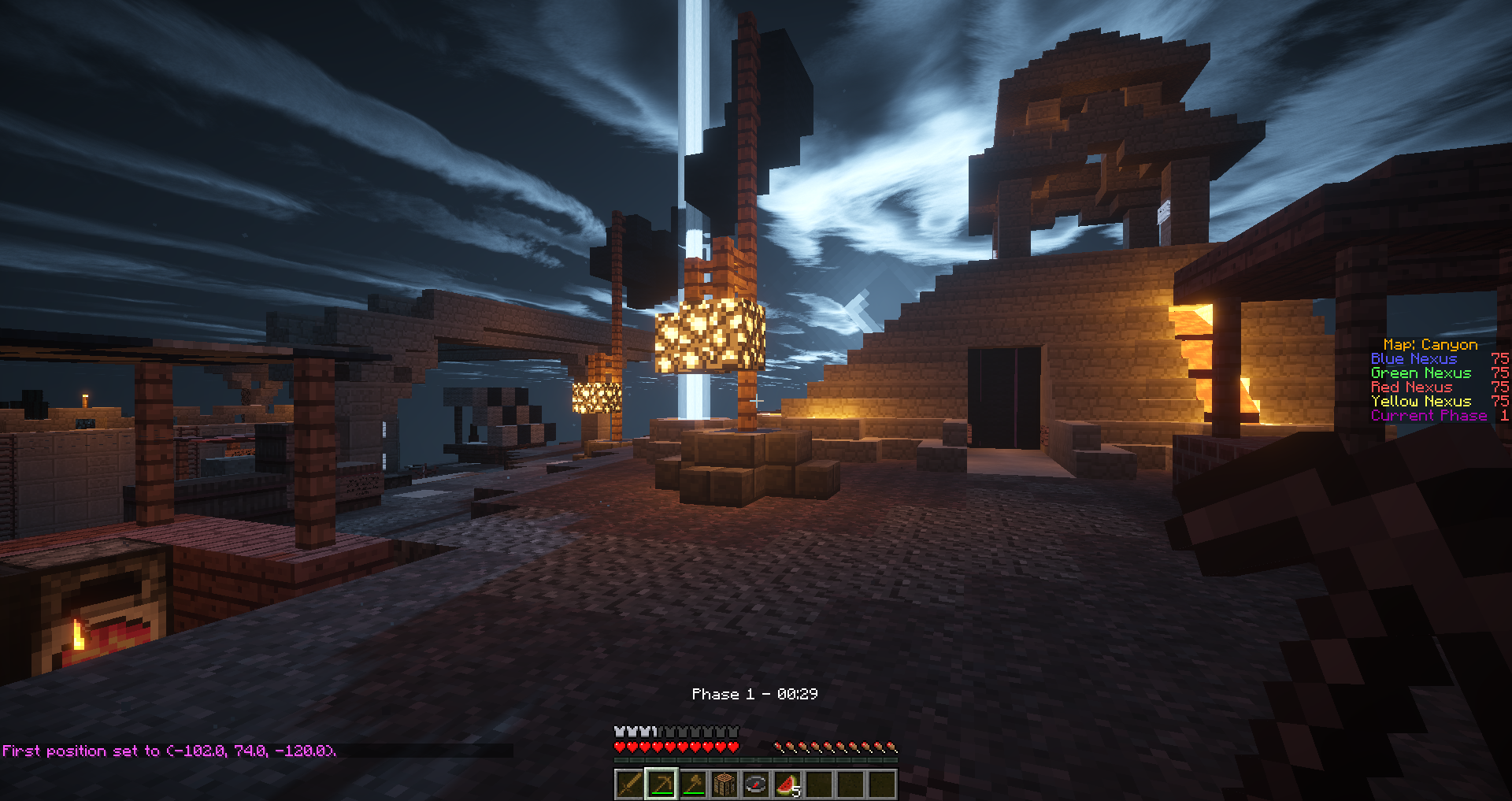Select the wooden pickaxe hotbar slot
Image resolution: width=1512 pixels, height=801 pixels.
(661, 784)
